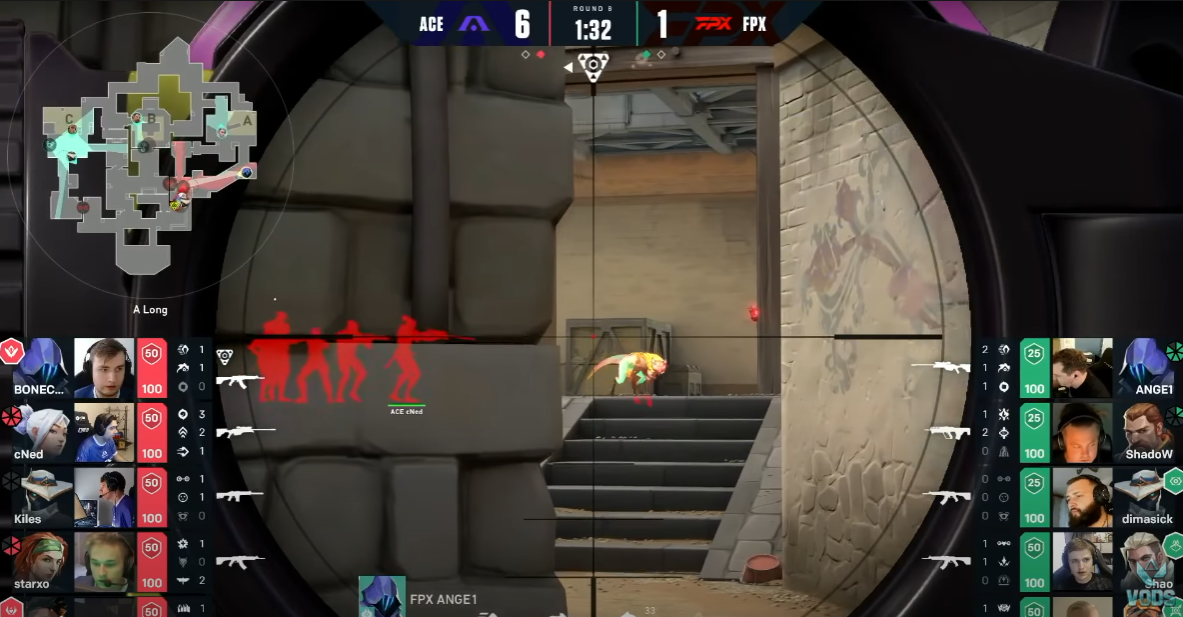Screen dimensions: 1183x617
Task: Select BONEC's Omen agent portrait
Action: point(40,366)
